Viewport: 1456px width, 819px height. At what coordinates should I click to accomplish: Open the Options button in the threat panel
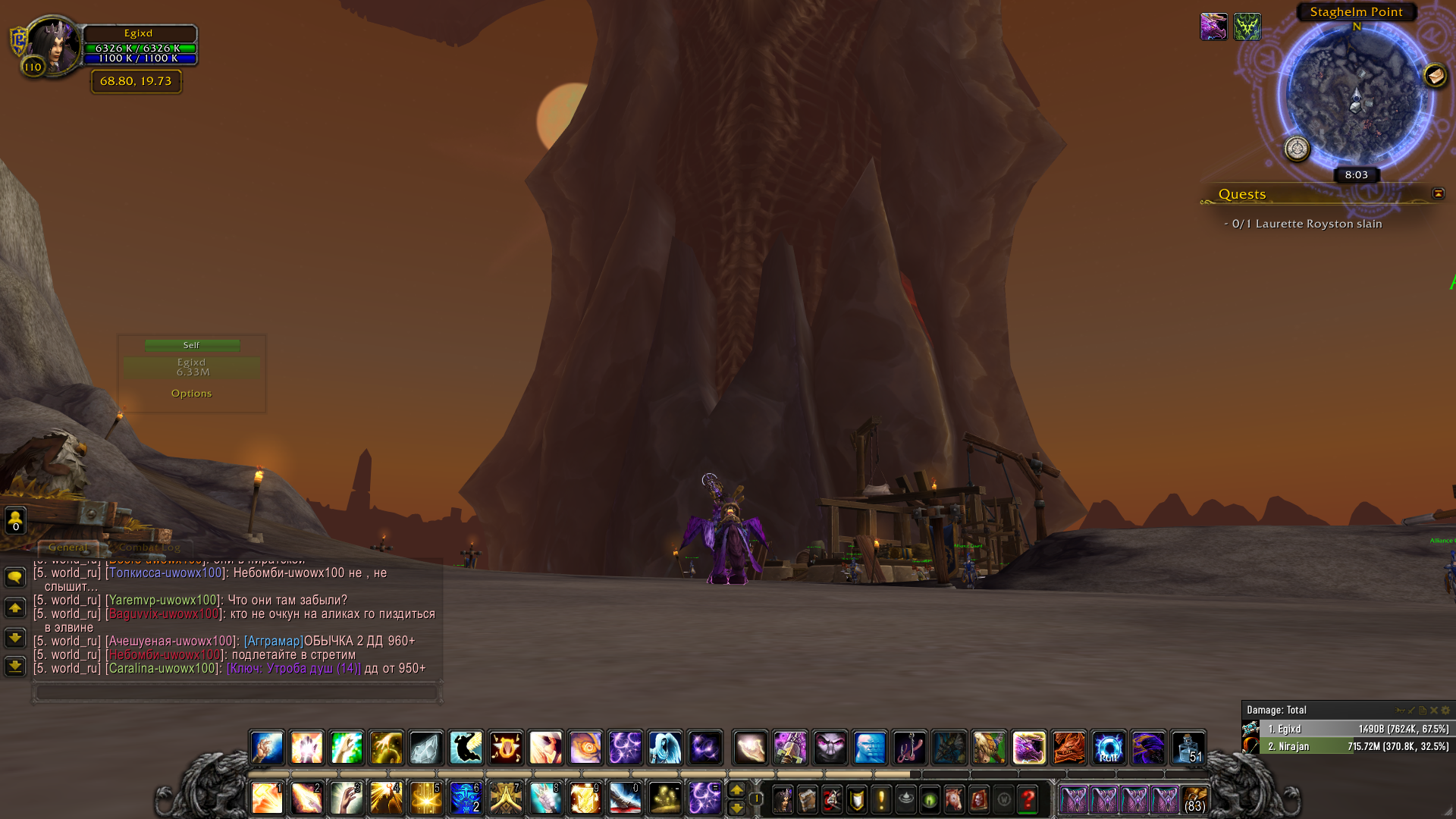(x=191, y=394)
